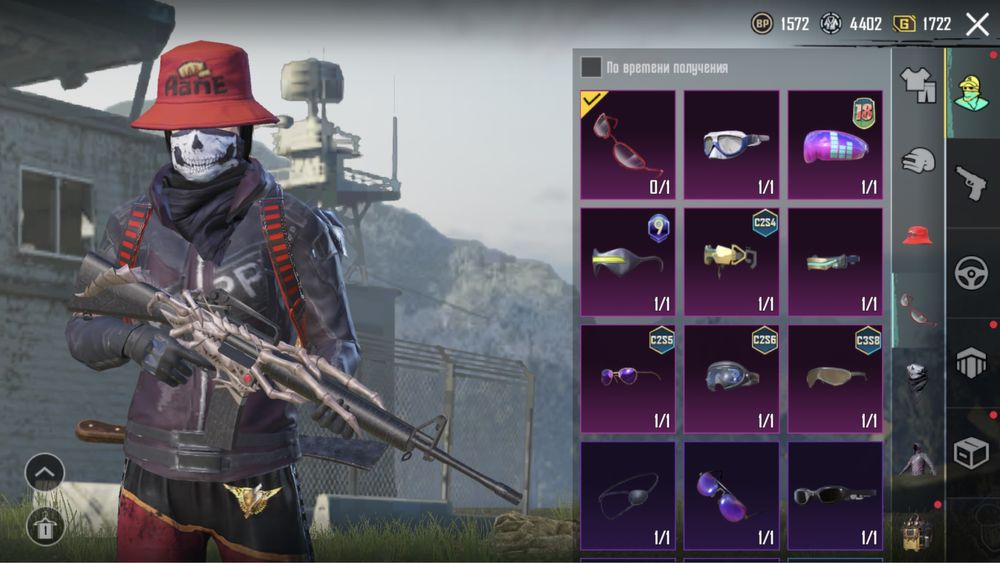Choose the blue goggles marked C2S6

(x=732, y=378)
